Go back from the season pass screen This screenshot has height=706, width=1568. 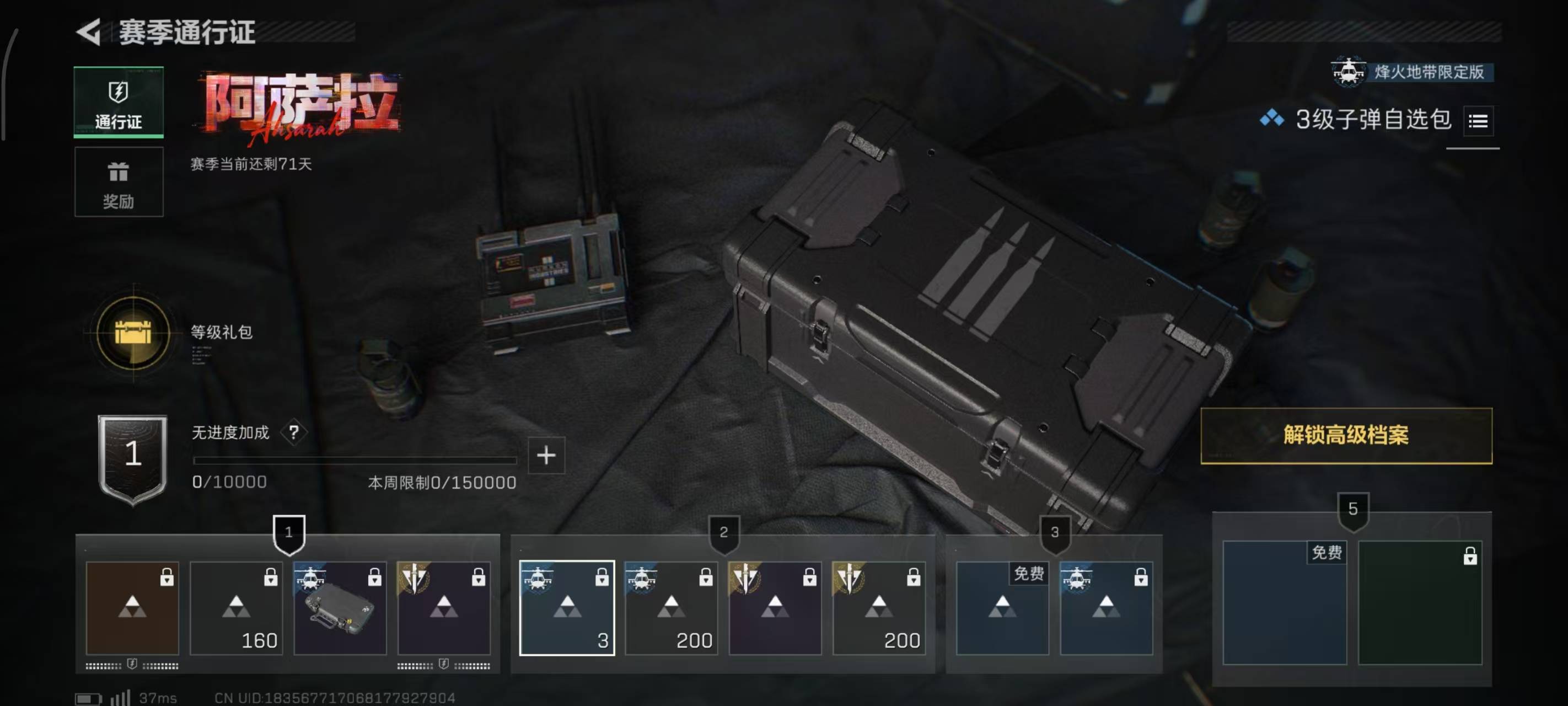pyautogui.click(x=89, y=31)
